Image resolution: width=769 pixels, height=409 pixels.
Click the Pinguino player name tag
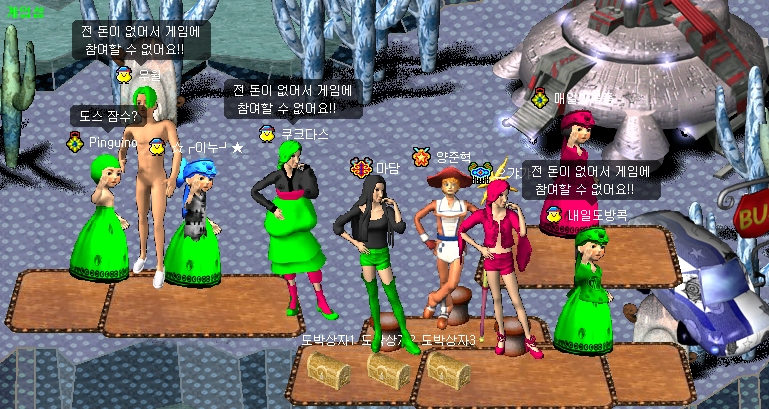pos(113,143)
